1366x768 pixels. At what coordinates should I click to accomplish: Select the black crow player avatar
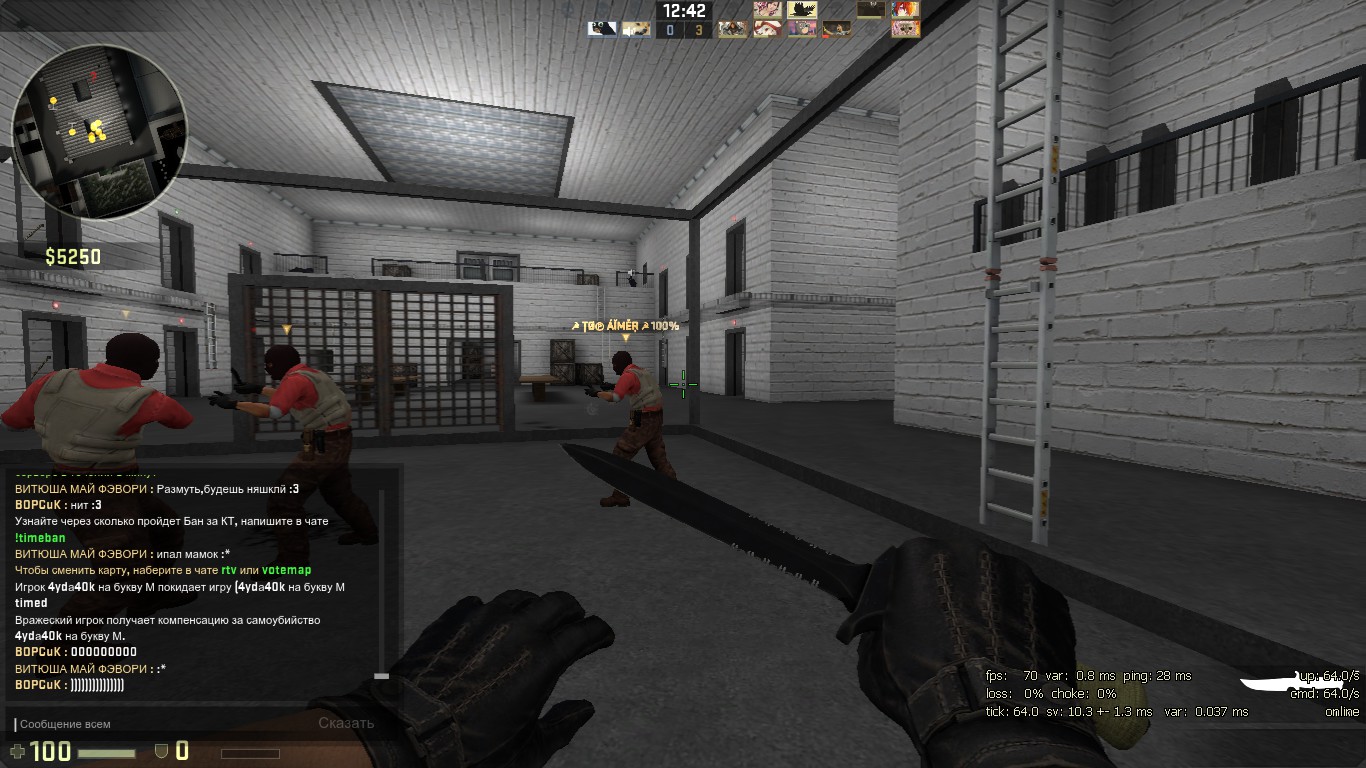(802, 10)
